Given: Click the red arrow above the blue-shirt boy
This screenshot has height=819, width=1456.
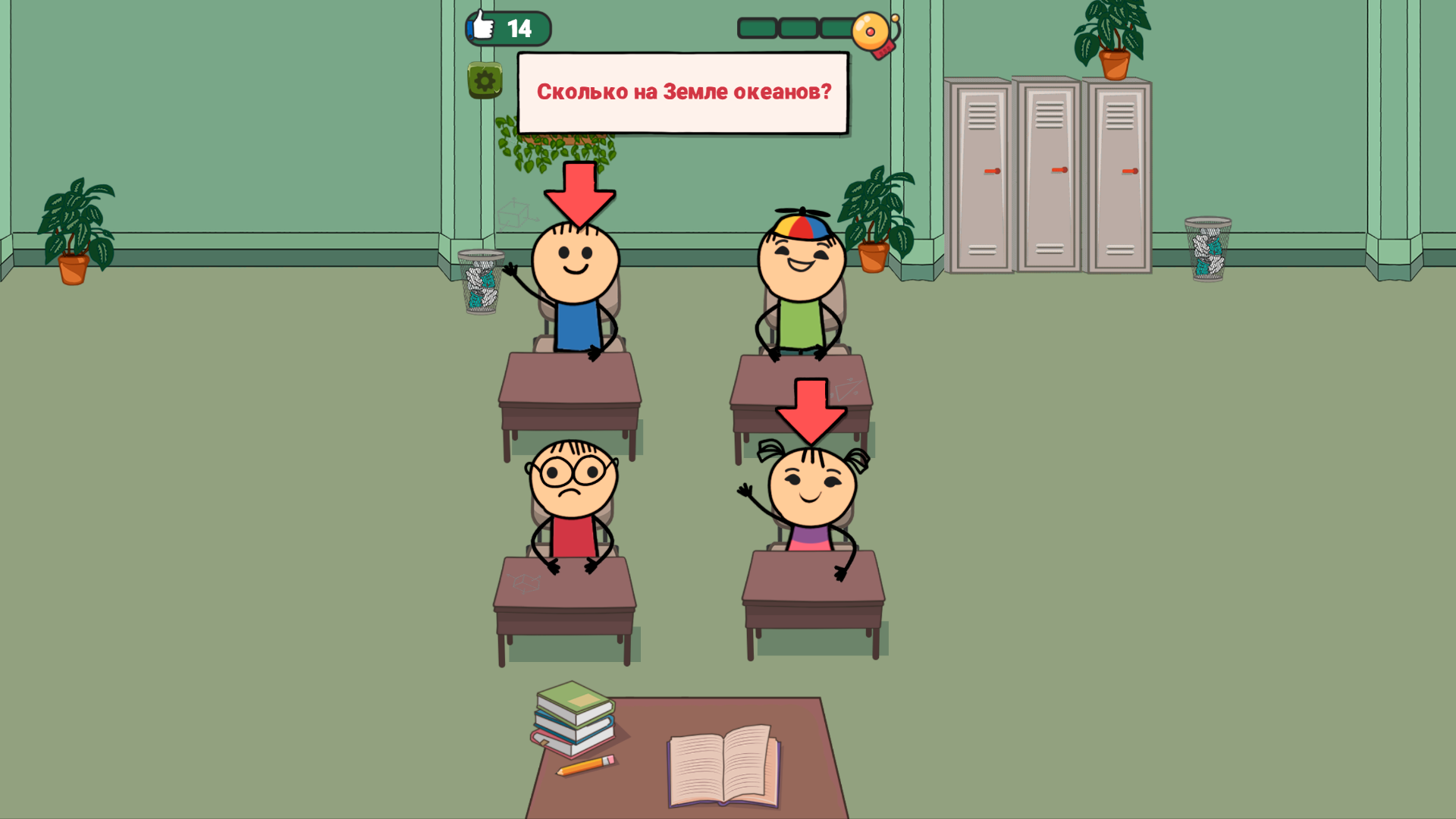Looking at the screenshot, I should (x=580, y=191).
